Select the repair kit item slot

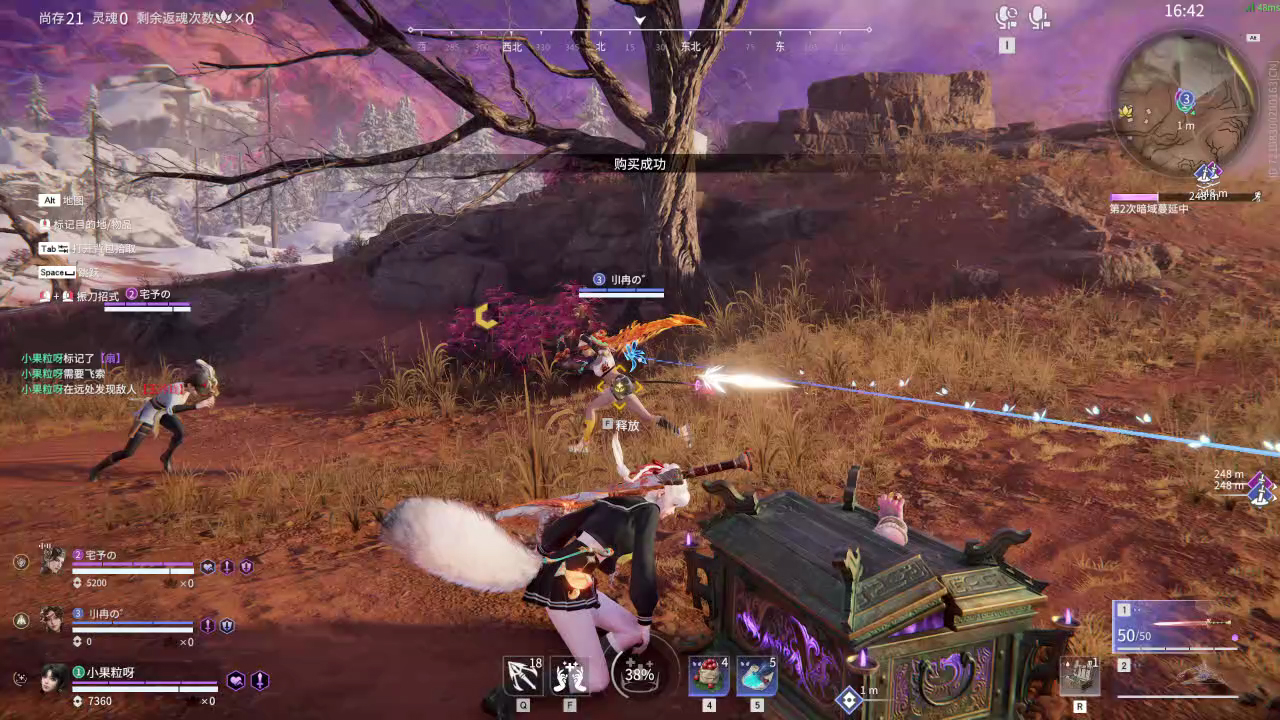[1080, 677]
